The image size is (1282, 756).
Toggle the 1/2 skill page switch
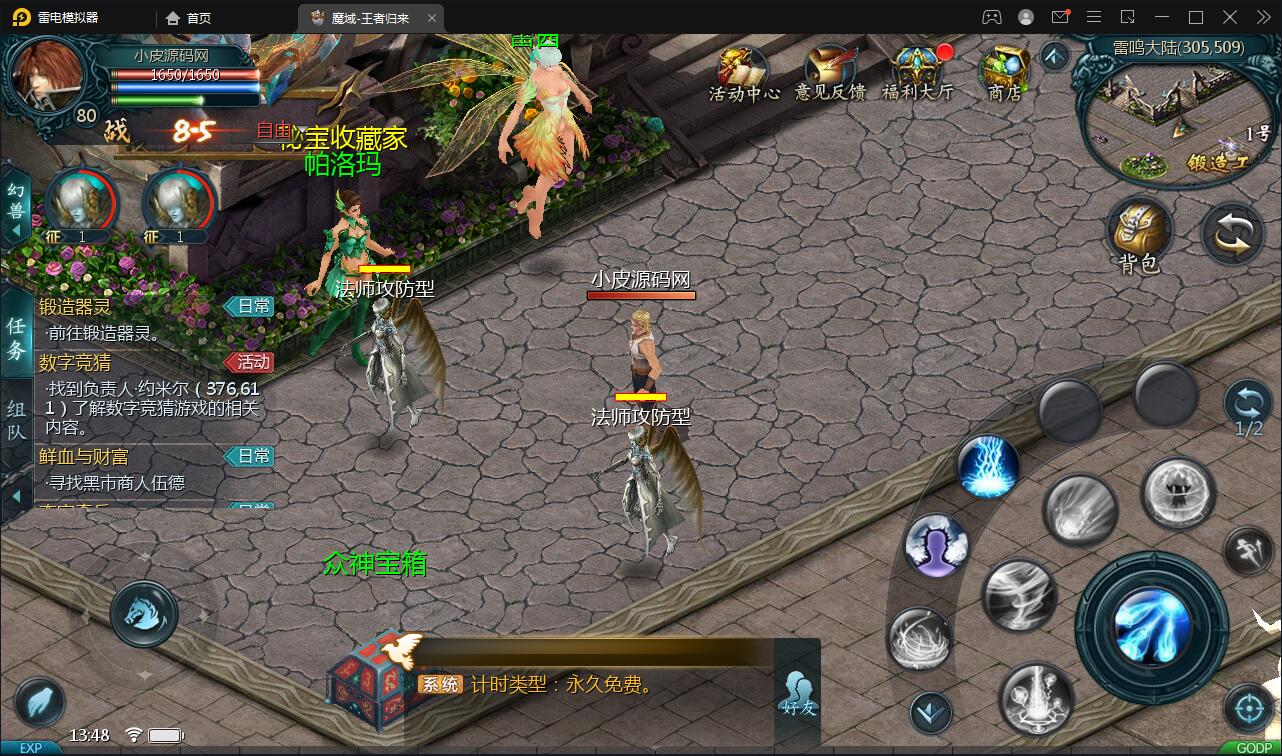pyautogui.click(x=1248, y=408)
